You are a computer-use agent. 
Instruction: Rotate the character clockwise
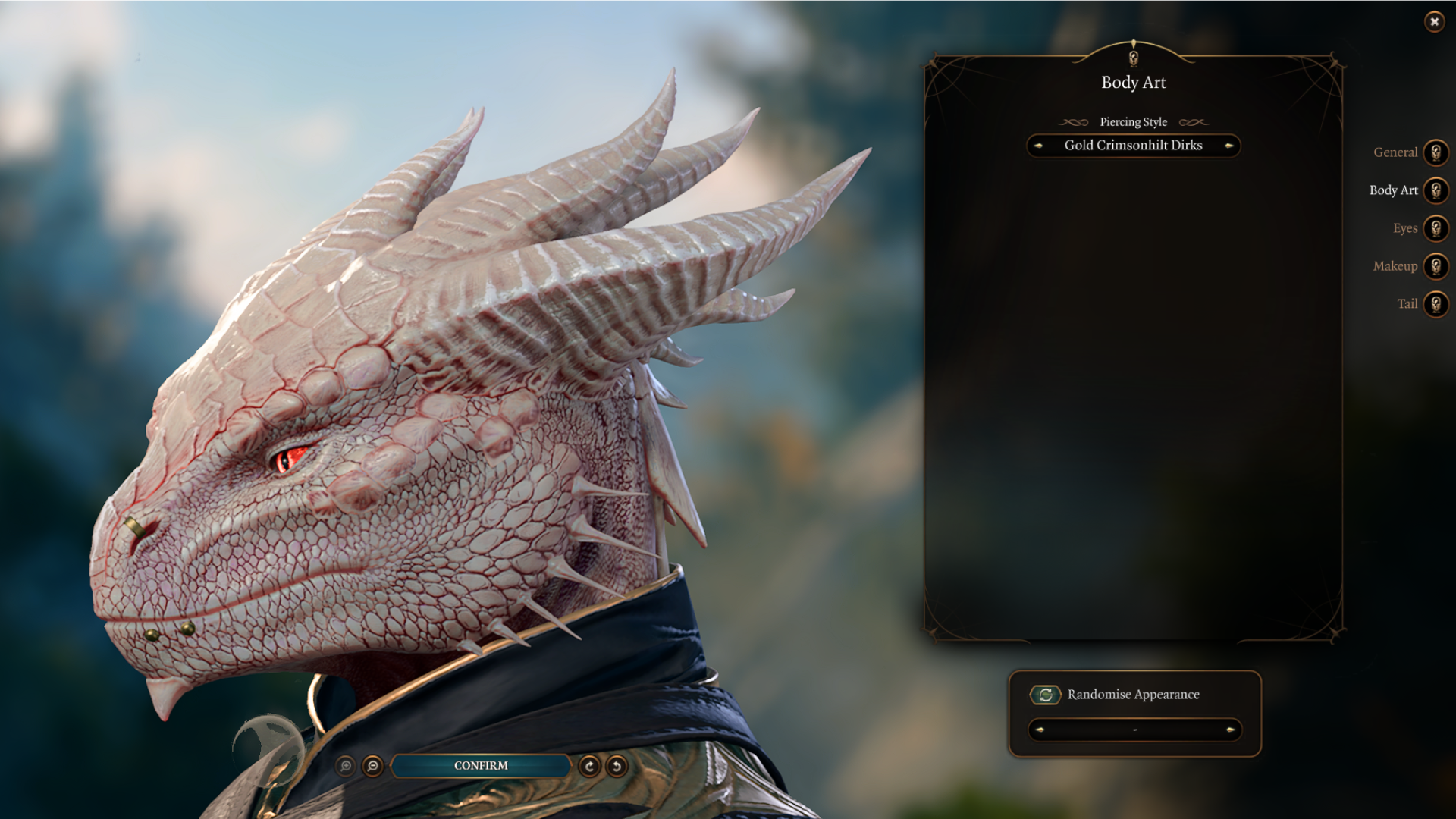[x=589, y=766]
